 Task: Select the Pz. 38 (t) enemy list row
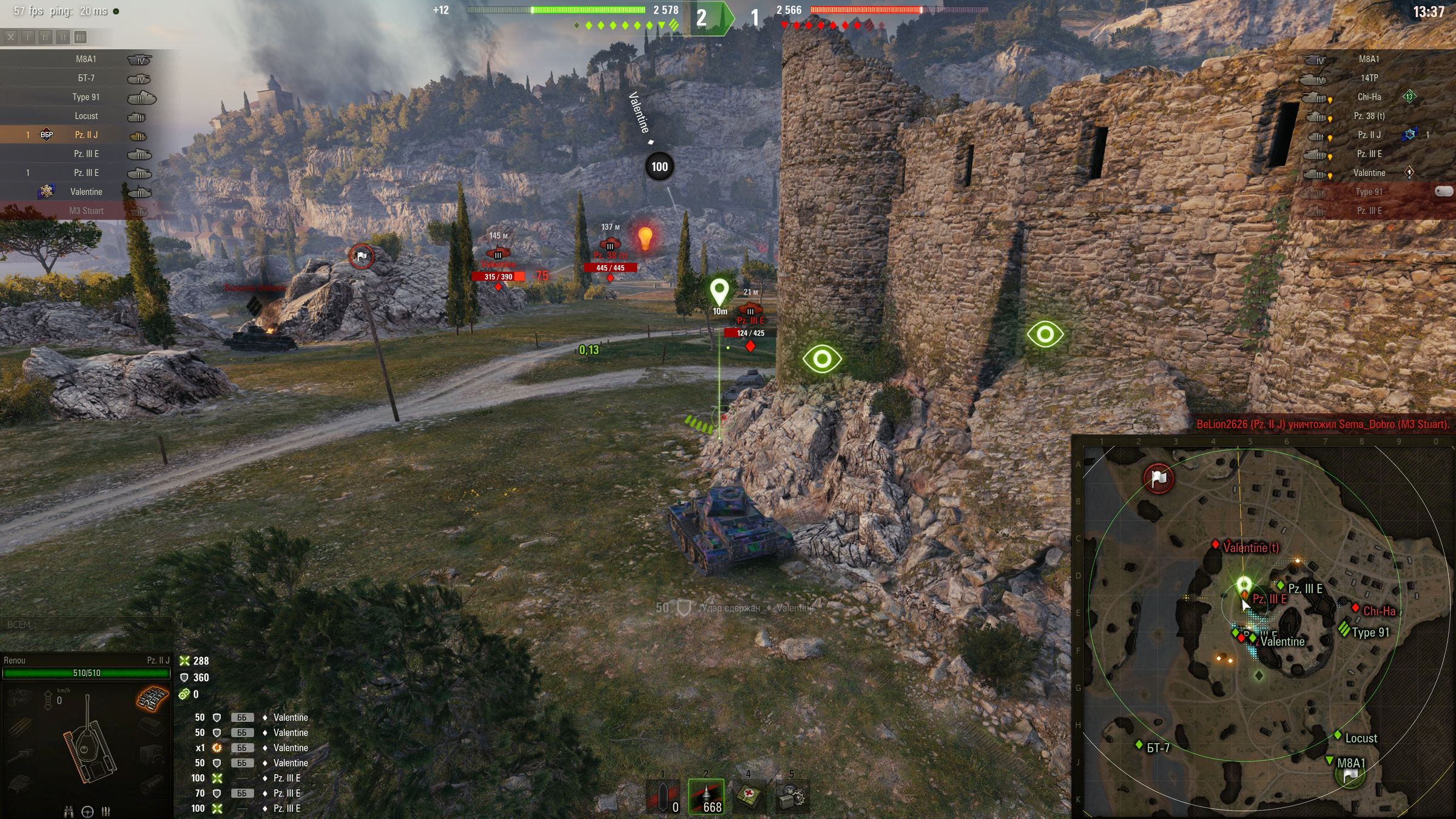(x=1369, y=116)
